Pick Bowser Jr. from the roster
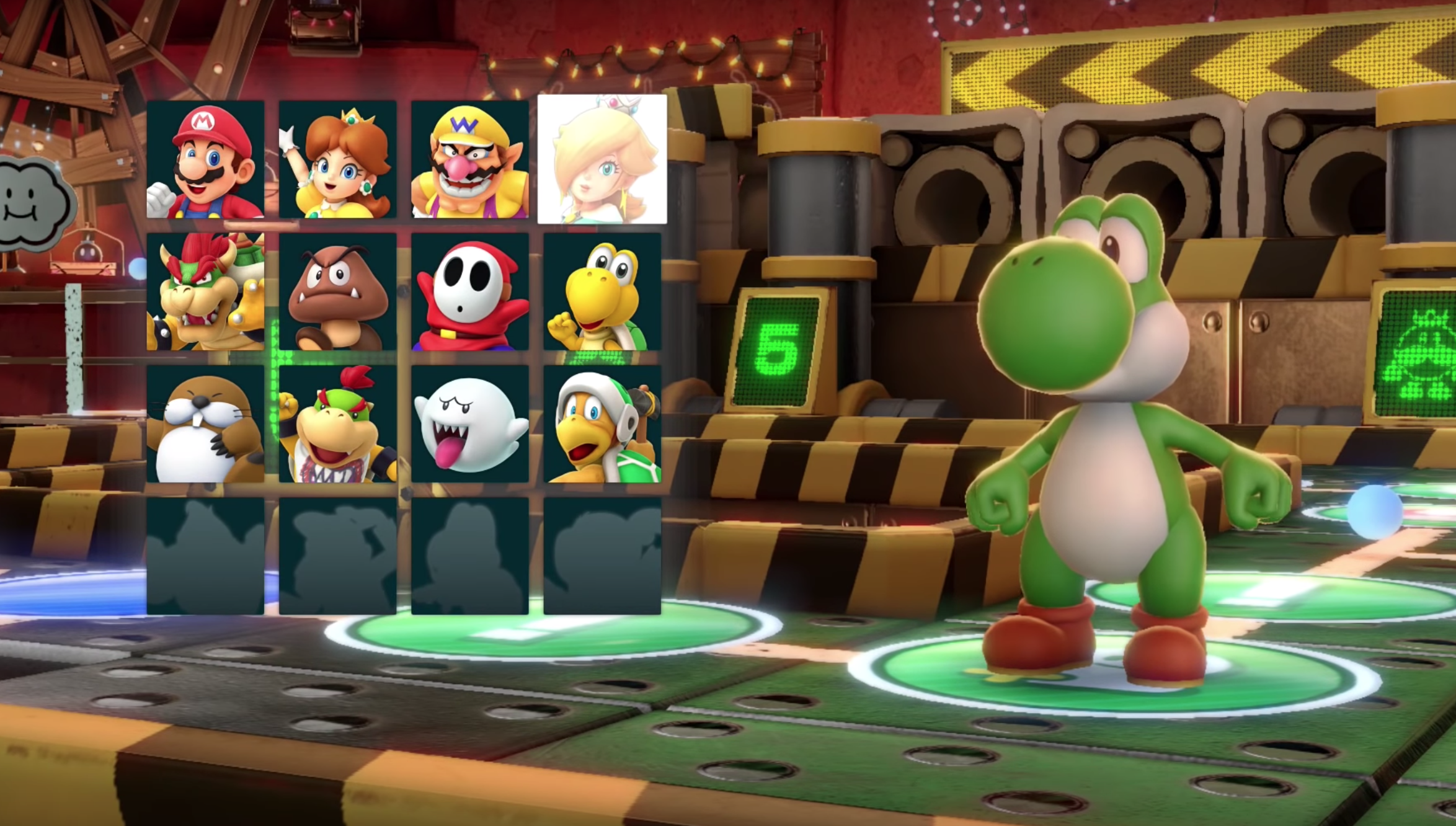 pos(337,424)
